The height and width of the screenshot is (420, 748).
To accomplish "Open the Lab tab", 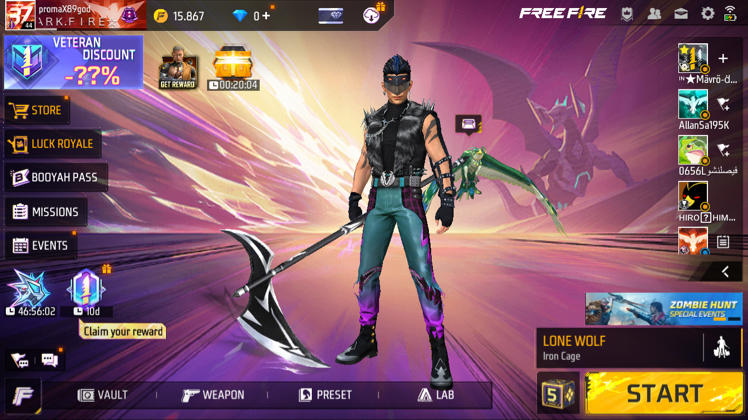I will click(x=436, y=395).
